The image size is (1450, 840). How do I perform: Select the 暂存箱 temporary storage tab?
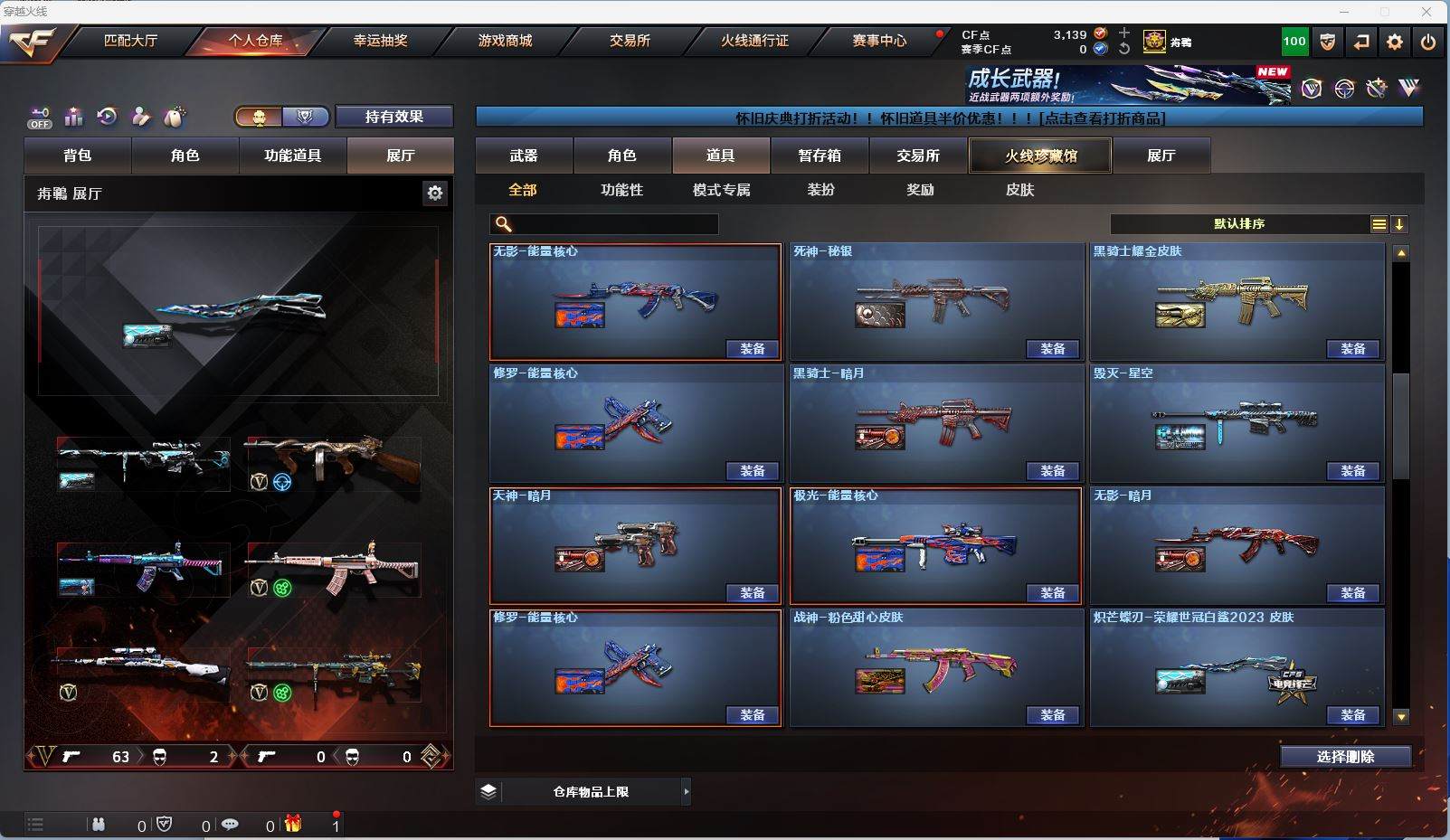click(820, 156)
